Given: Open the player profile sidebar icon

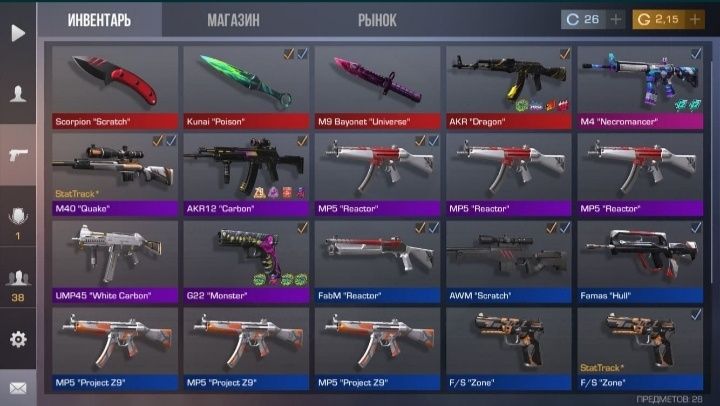Looking at the screenshot, I should pyautogui.click(x=18, y=94).
